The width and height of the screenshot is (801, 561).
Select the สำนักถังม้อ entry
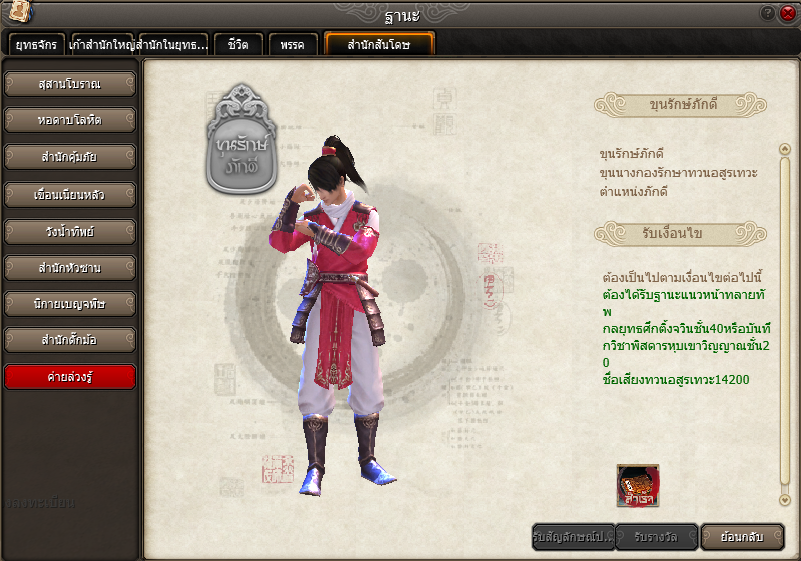point(70,340)
